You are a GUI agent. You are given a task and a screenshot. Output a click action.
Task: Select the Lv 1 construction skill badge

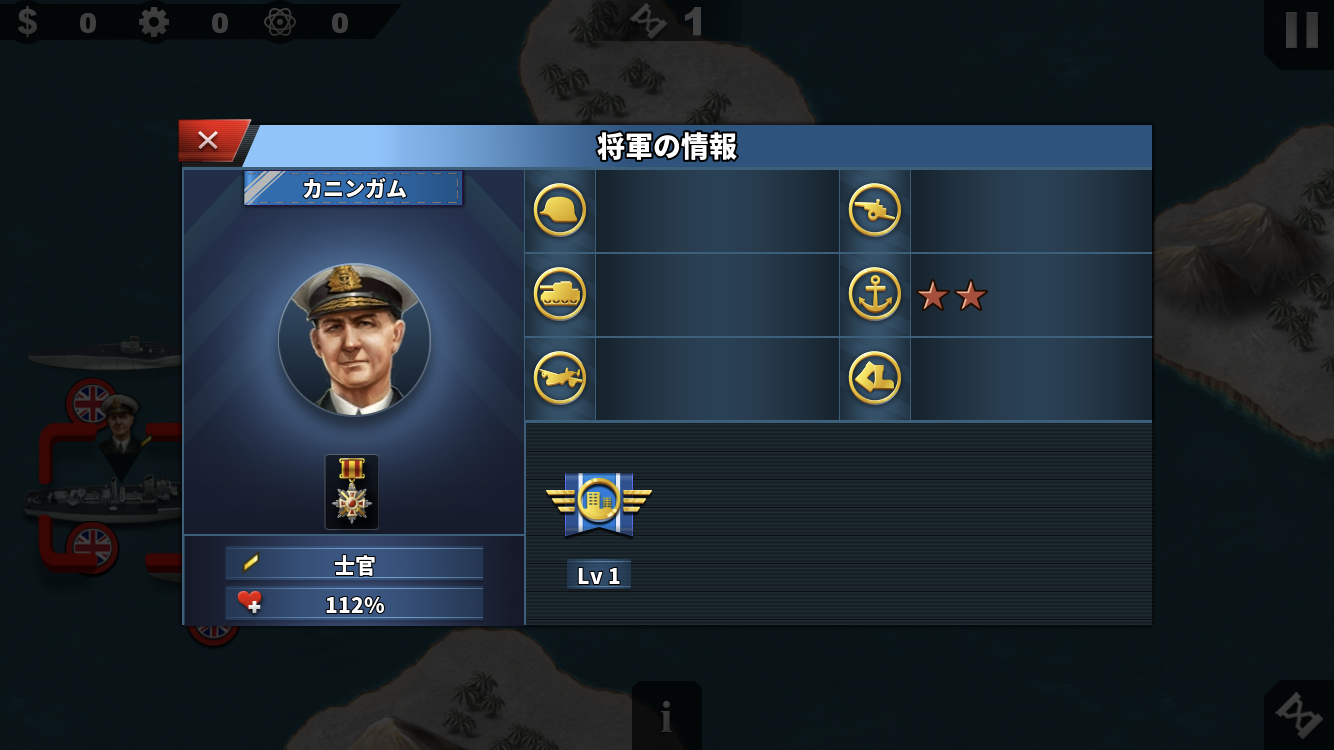598,505
